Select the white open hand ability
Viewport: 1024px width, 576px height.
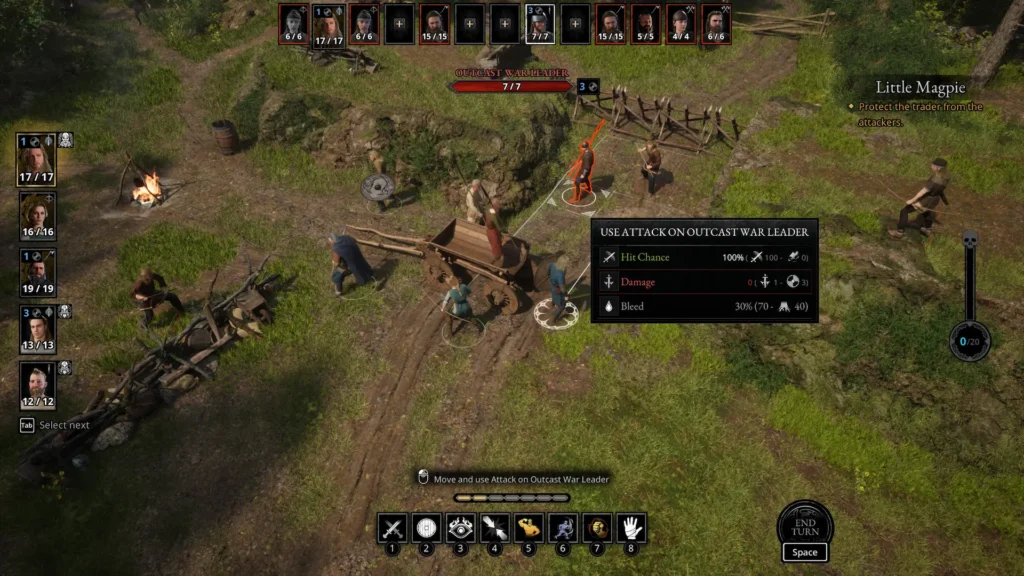coord(631,528)
